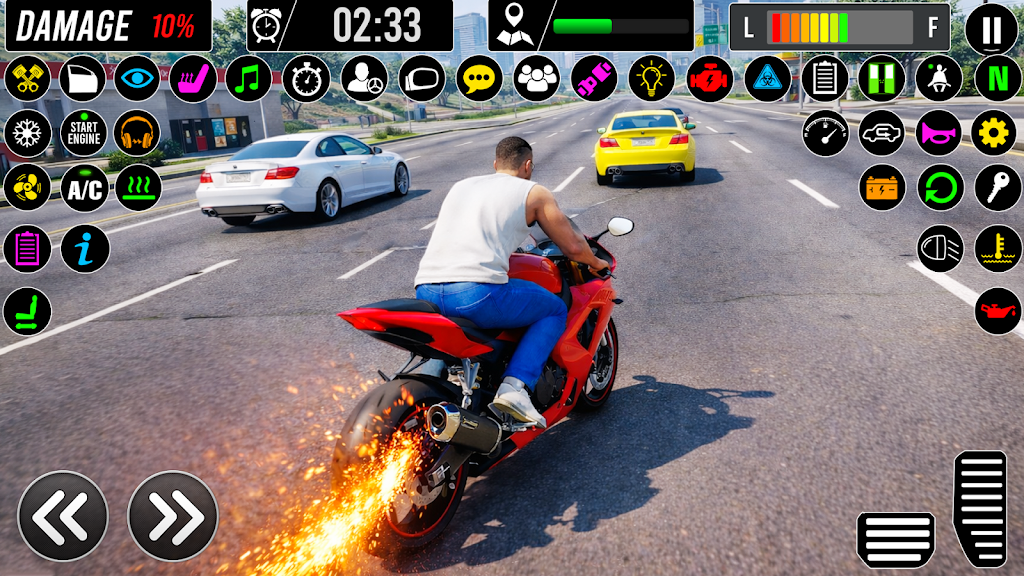Tap the orange battery icon
This screenshot has width=1024, height=576.
click(882, 188)
